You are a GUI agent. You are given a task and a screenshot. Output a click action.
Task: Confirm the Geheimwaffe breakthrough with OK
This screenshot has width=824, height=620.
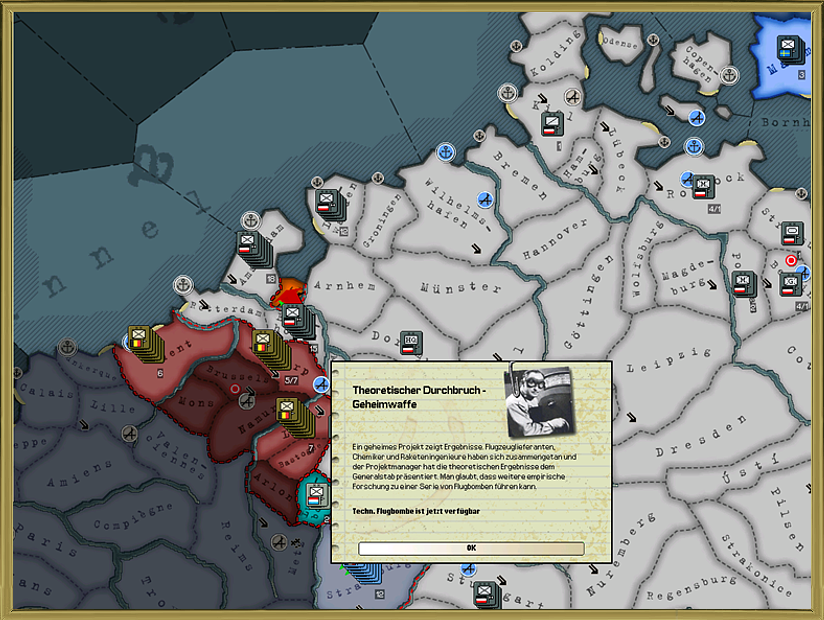pos(471,548)
